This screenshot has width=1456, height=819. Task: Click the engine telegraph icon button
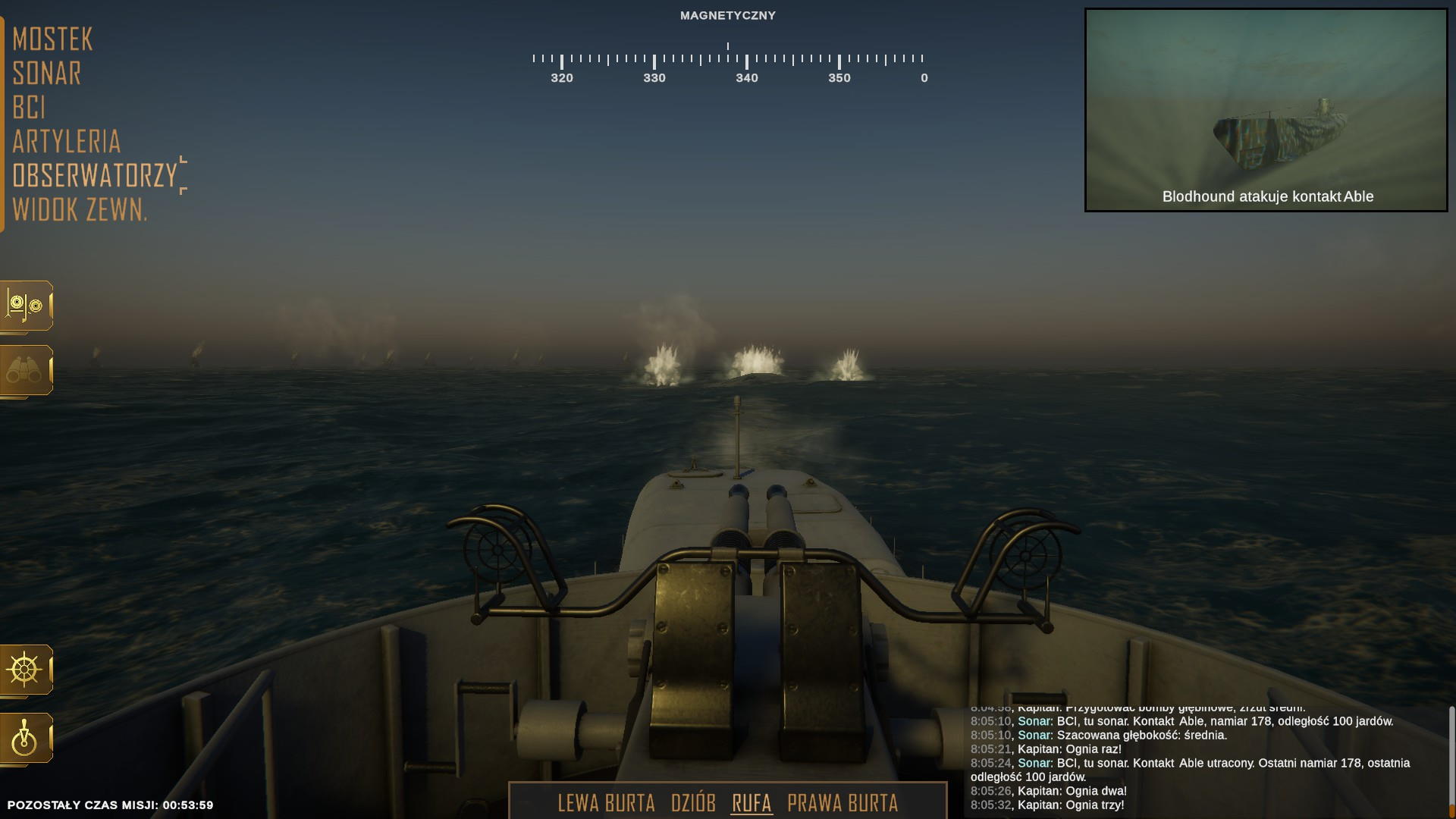26,738
